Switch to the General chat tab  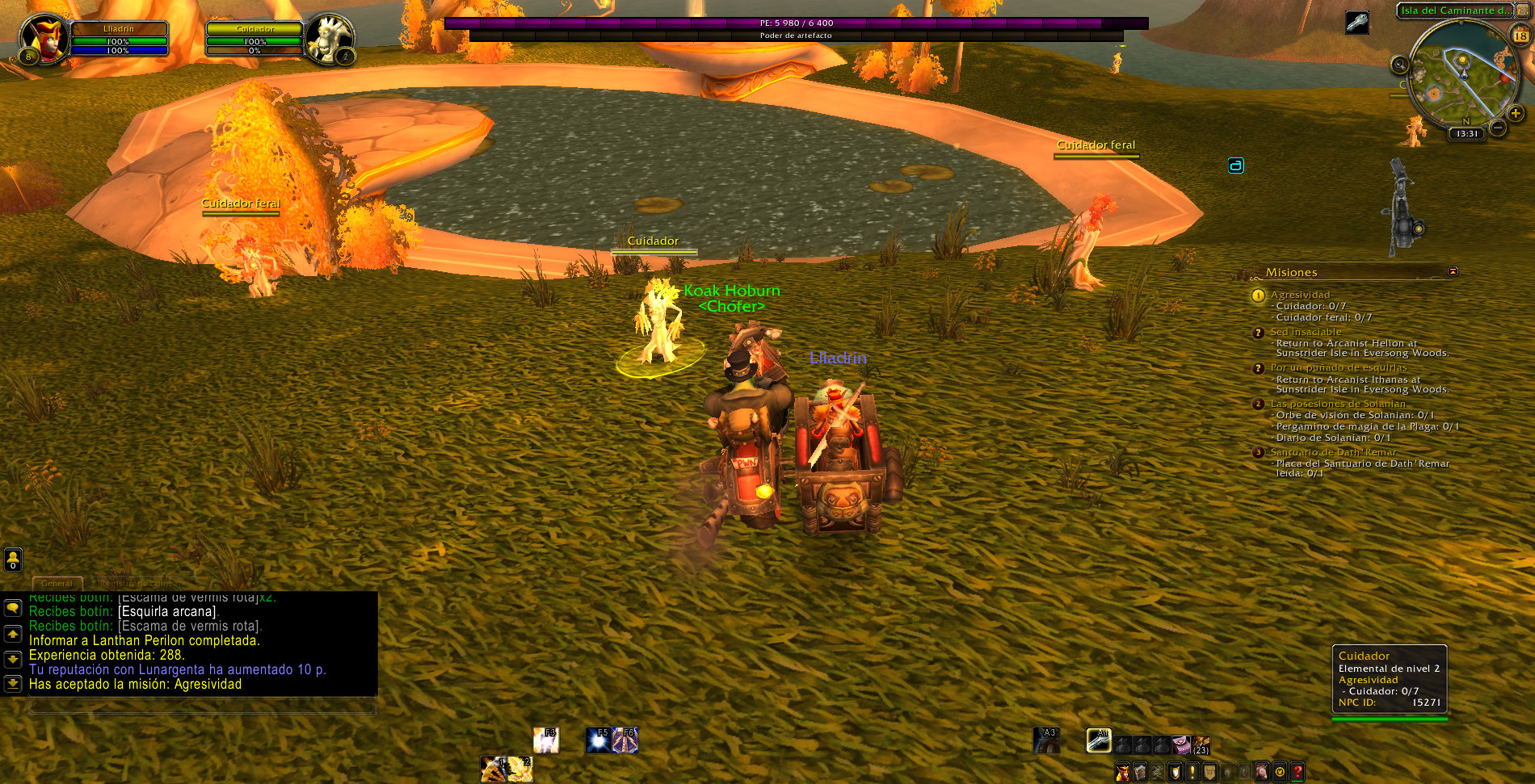(x=57, y=583)
